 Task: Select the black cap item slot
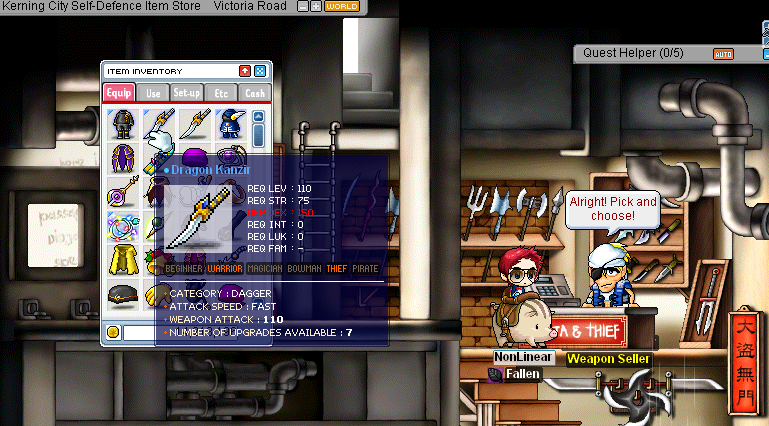tap(123, 295)
